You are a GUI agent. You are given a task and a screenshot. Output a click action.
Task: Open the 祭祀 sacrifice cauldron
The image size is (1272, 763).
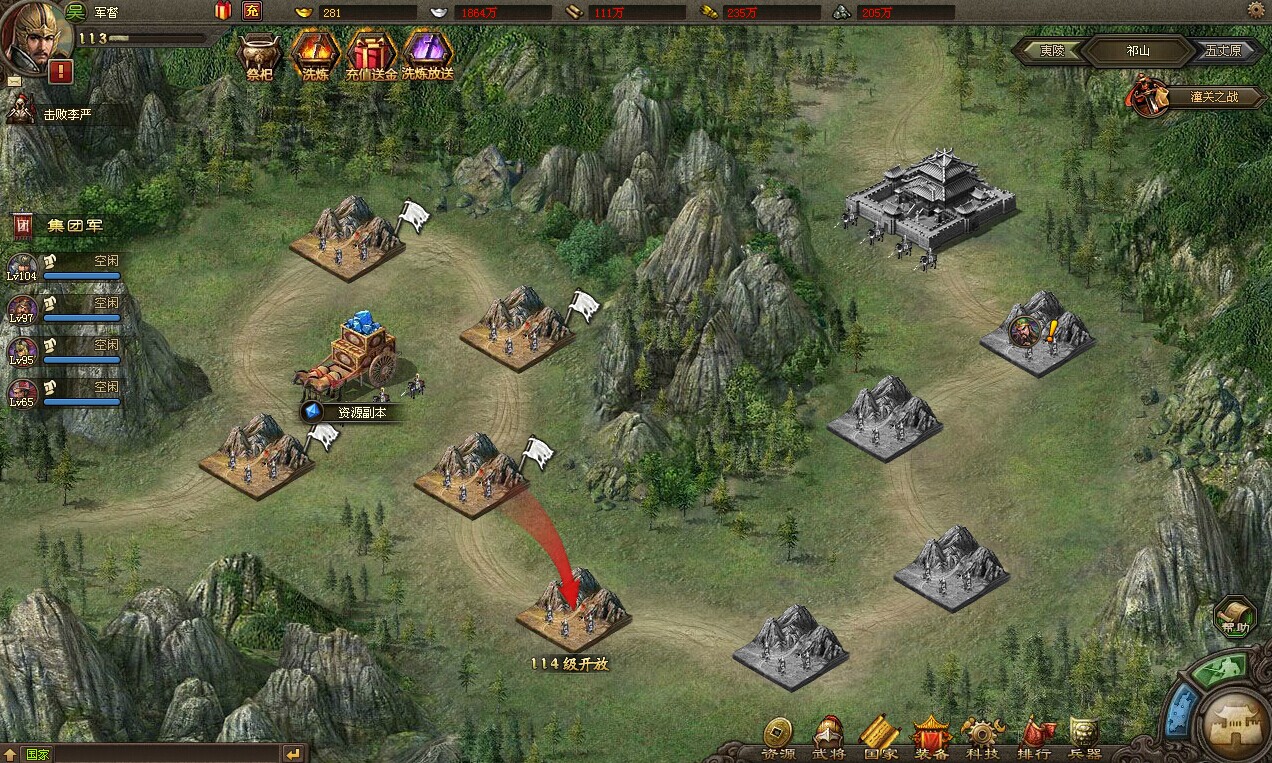tap(259, 54)
